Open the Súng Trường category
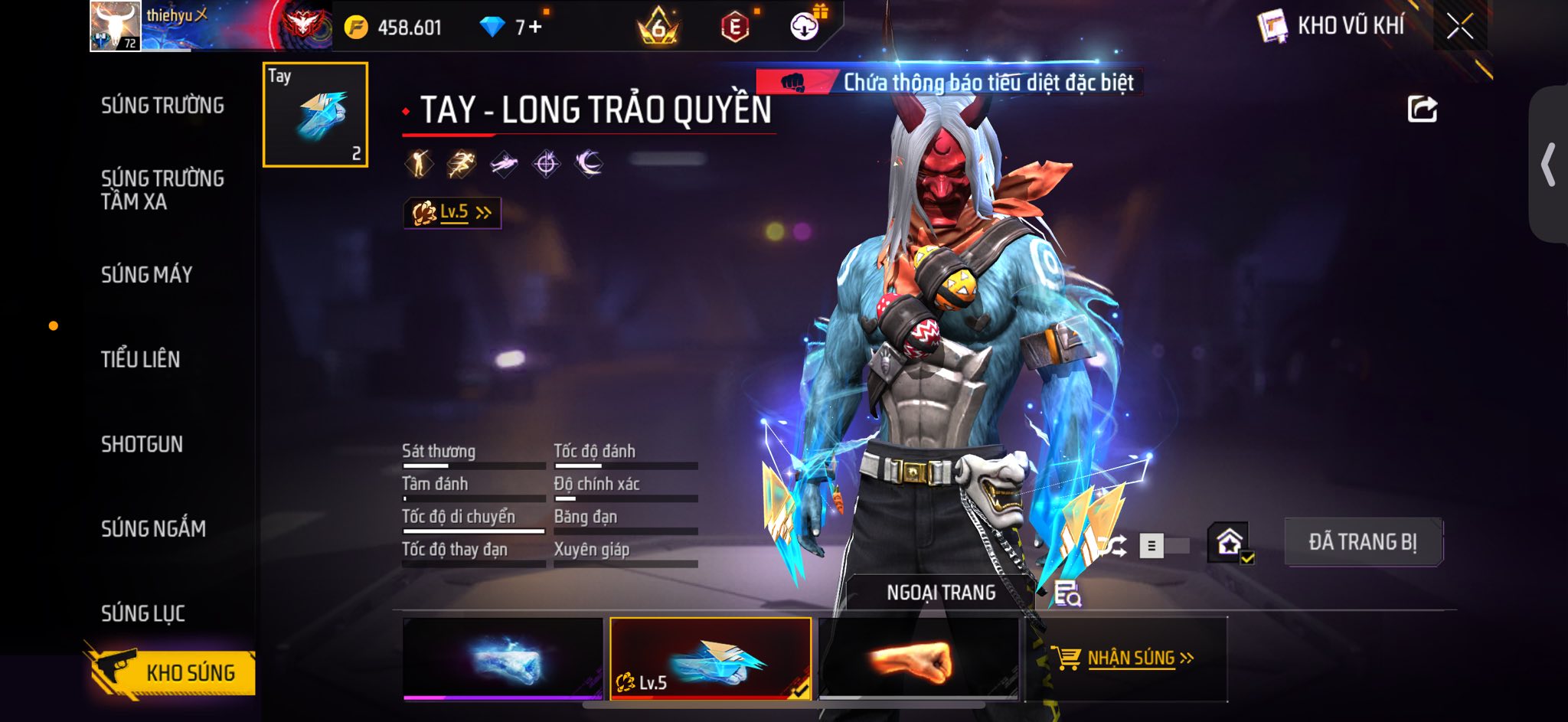The height and width of the screenshot is (722, 1568). (162, 106)
